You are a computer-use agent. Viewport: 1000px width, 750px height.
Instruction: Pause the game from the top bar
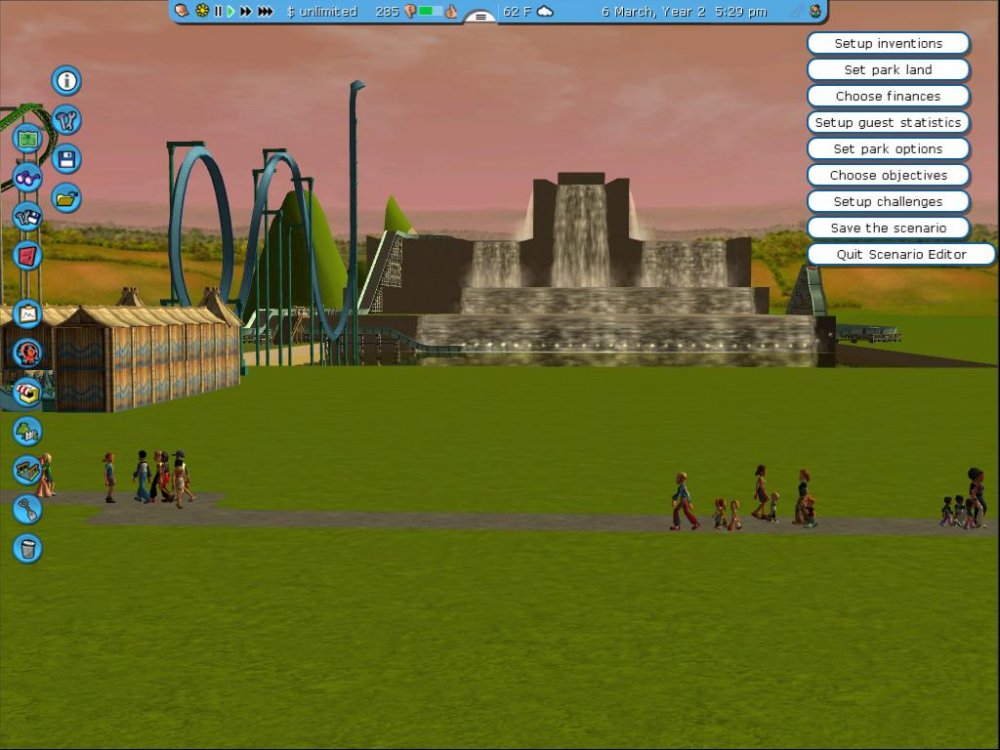[x=218, y=11]
